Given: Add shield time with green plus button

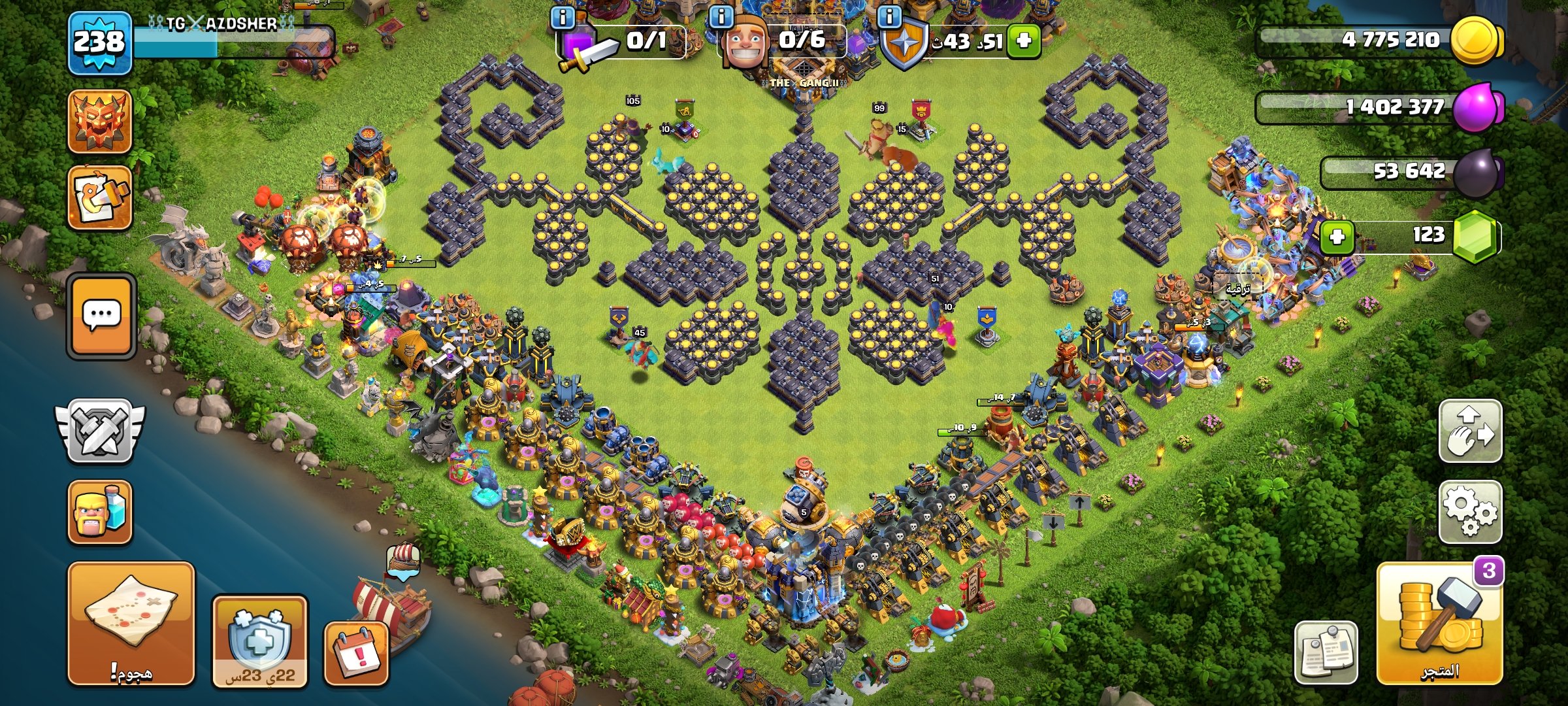Looking at the screenshot, I should click(1023, 41).
